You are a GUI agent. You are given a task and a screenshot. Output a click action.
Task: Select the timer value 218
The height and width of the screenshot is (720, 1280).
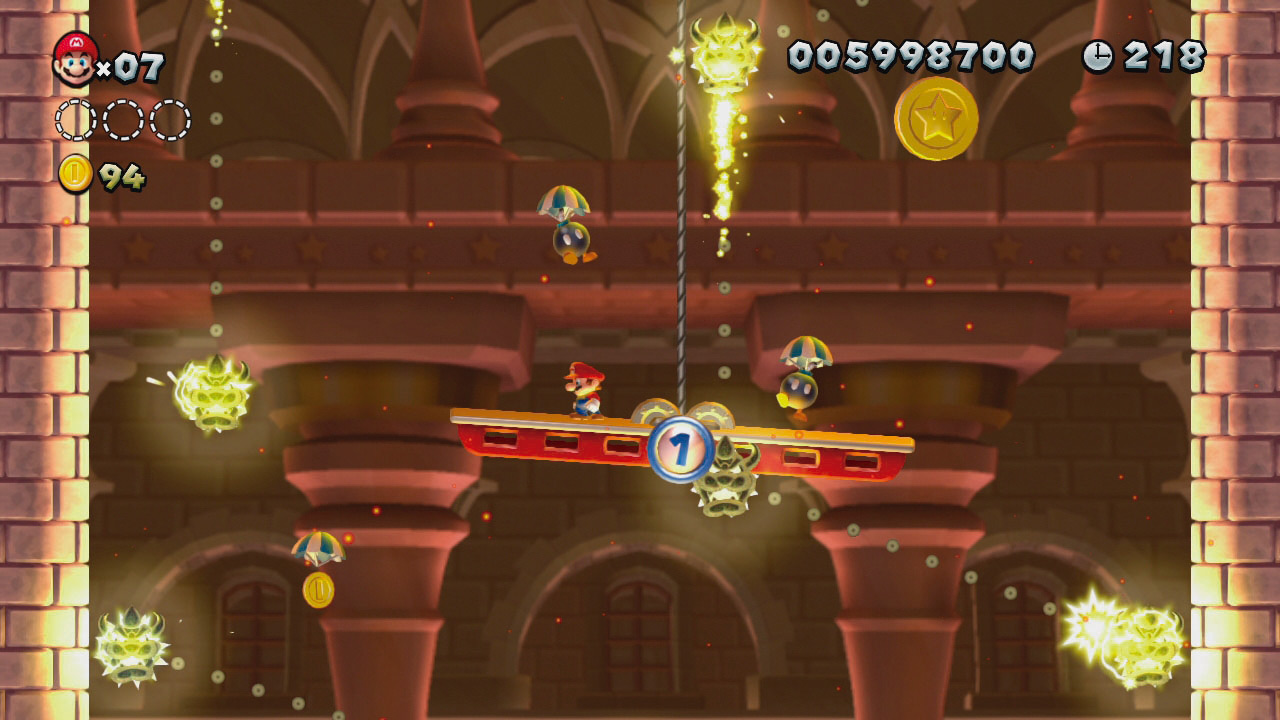coord(1165,57)
